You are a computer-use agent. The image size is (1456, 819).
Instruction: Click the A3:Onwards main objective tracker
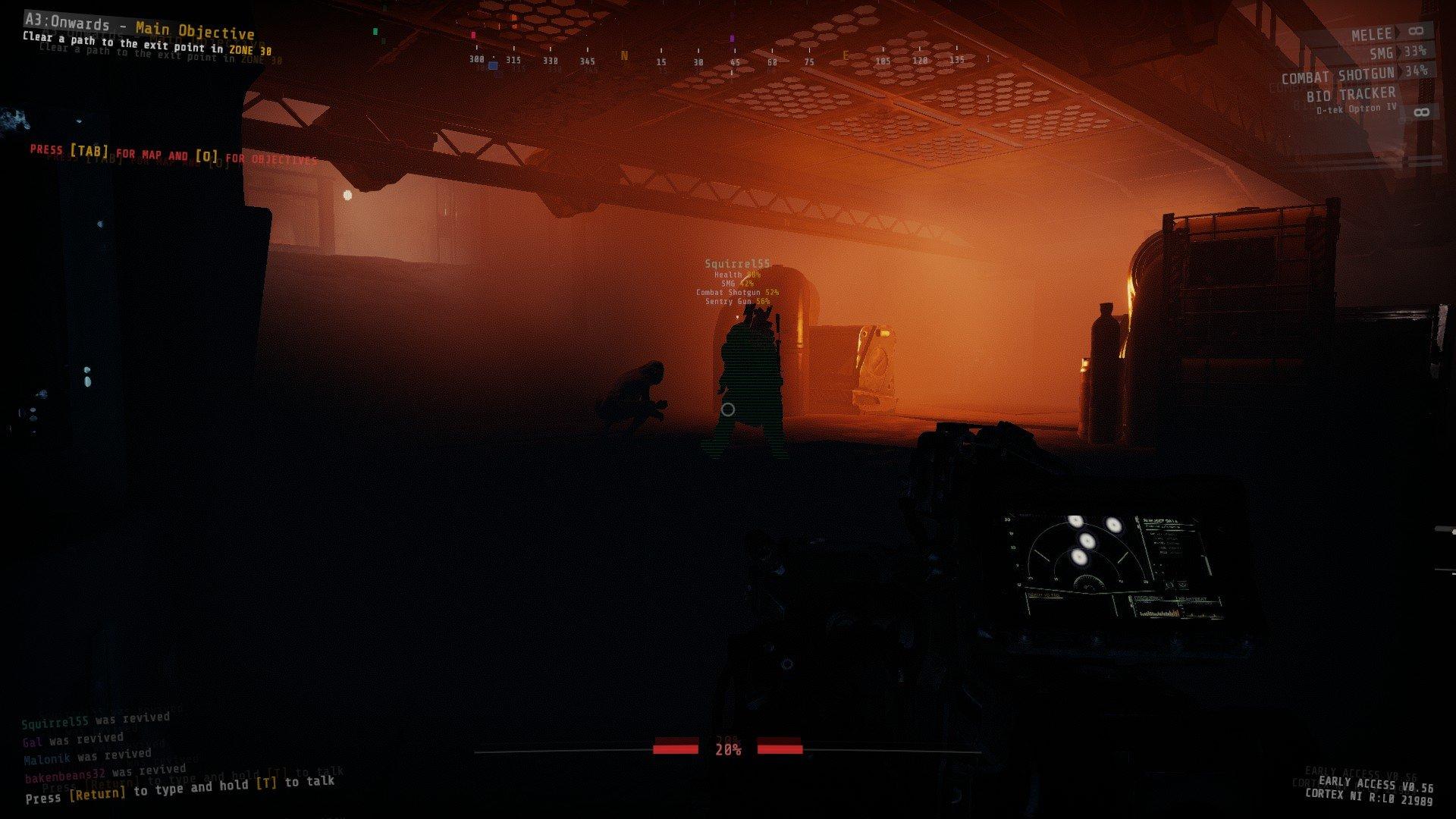point(140,30)
